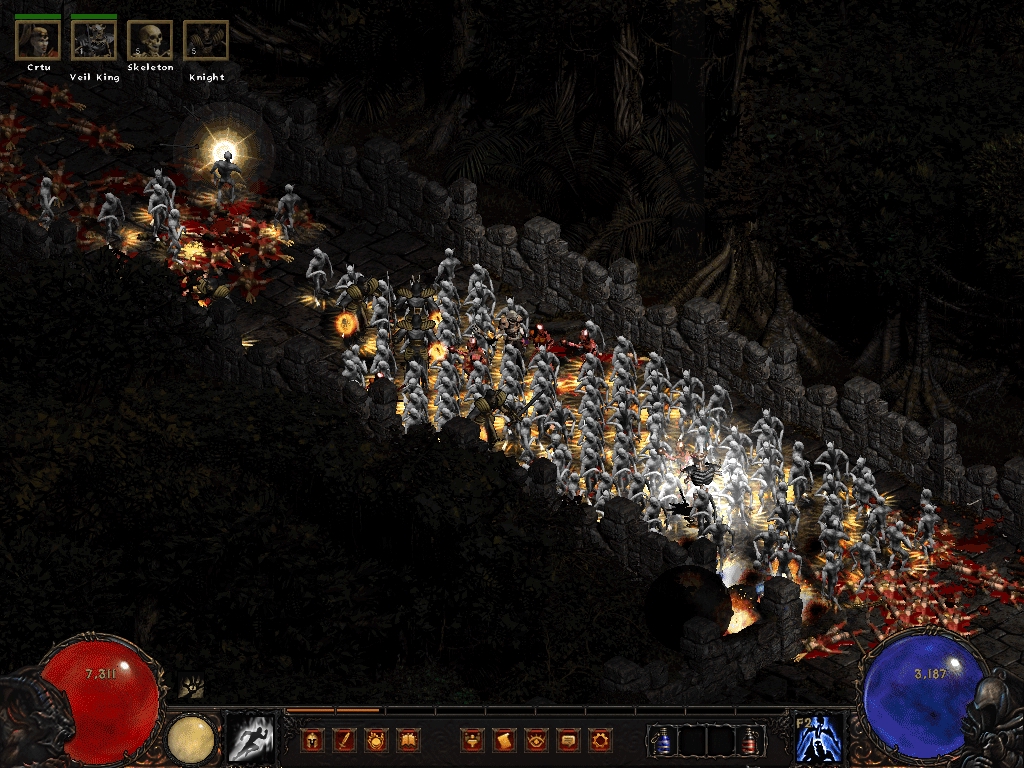
Task: Click the small icon above the golden orb
Action: click(x=192, y=686)
